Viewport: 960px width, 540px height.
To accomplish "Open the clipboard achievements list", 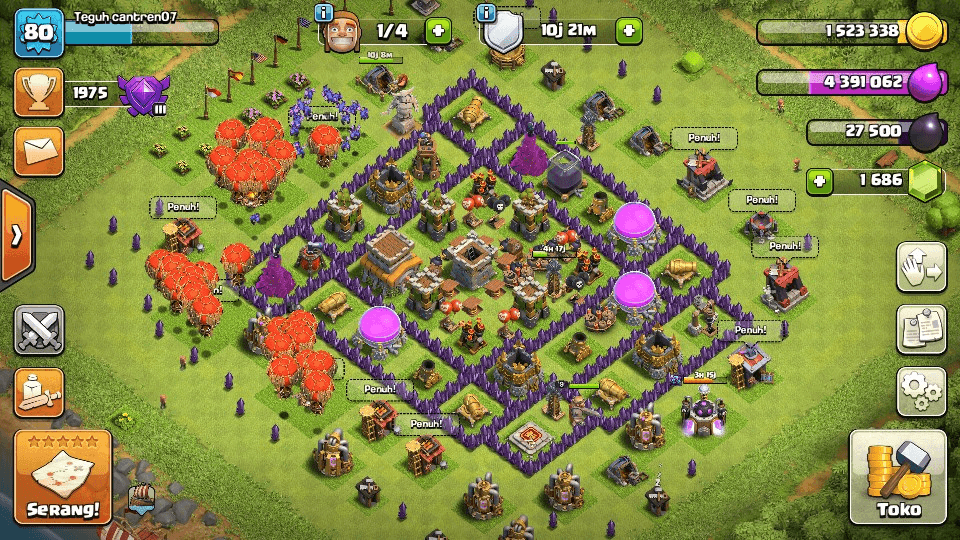I will (921, 329).
